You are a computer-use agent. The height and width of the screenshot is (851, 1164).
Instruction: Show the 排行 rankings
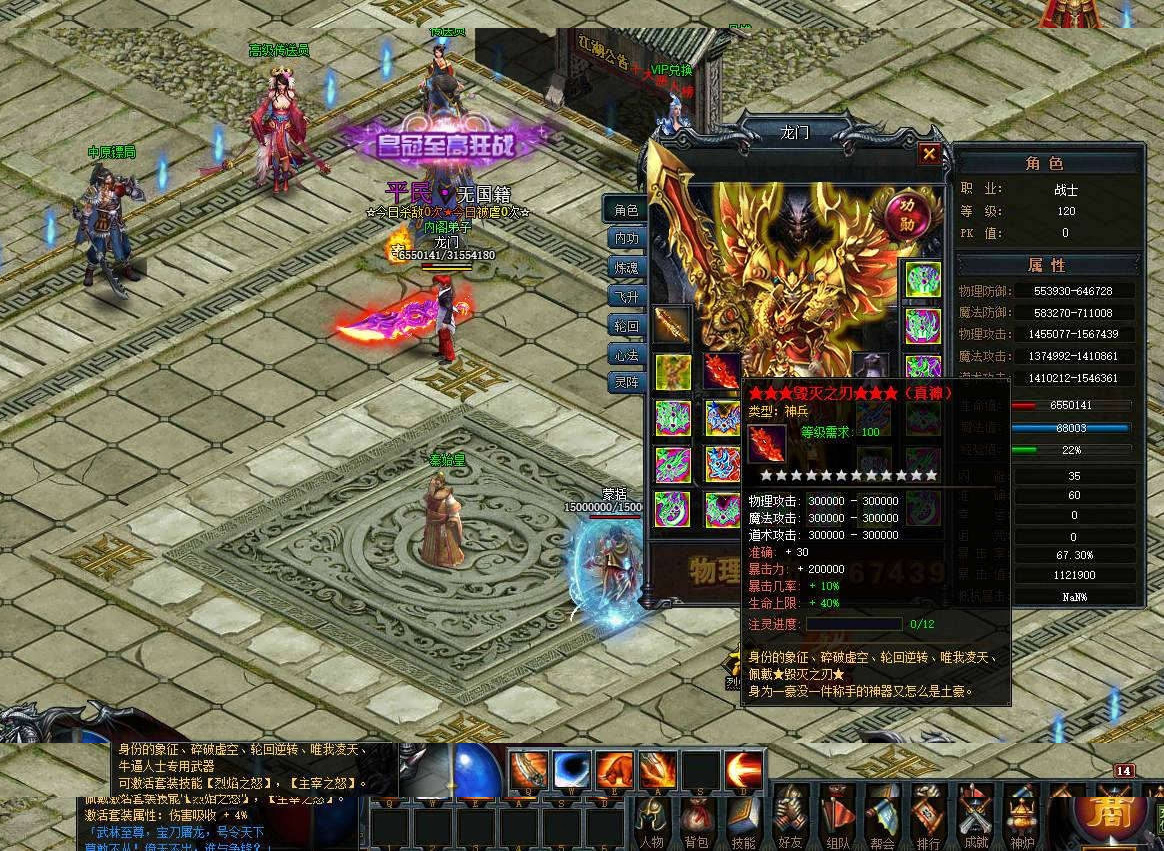928,815
